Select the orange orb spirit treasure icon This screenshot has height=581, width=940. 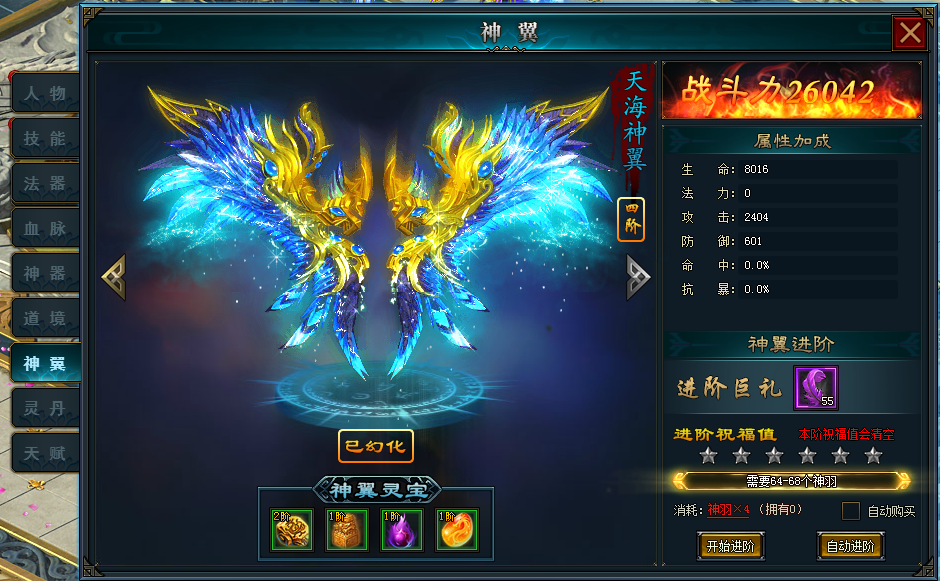pos(457,530)
